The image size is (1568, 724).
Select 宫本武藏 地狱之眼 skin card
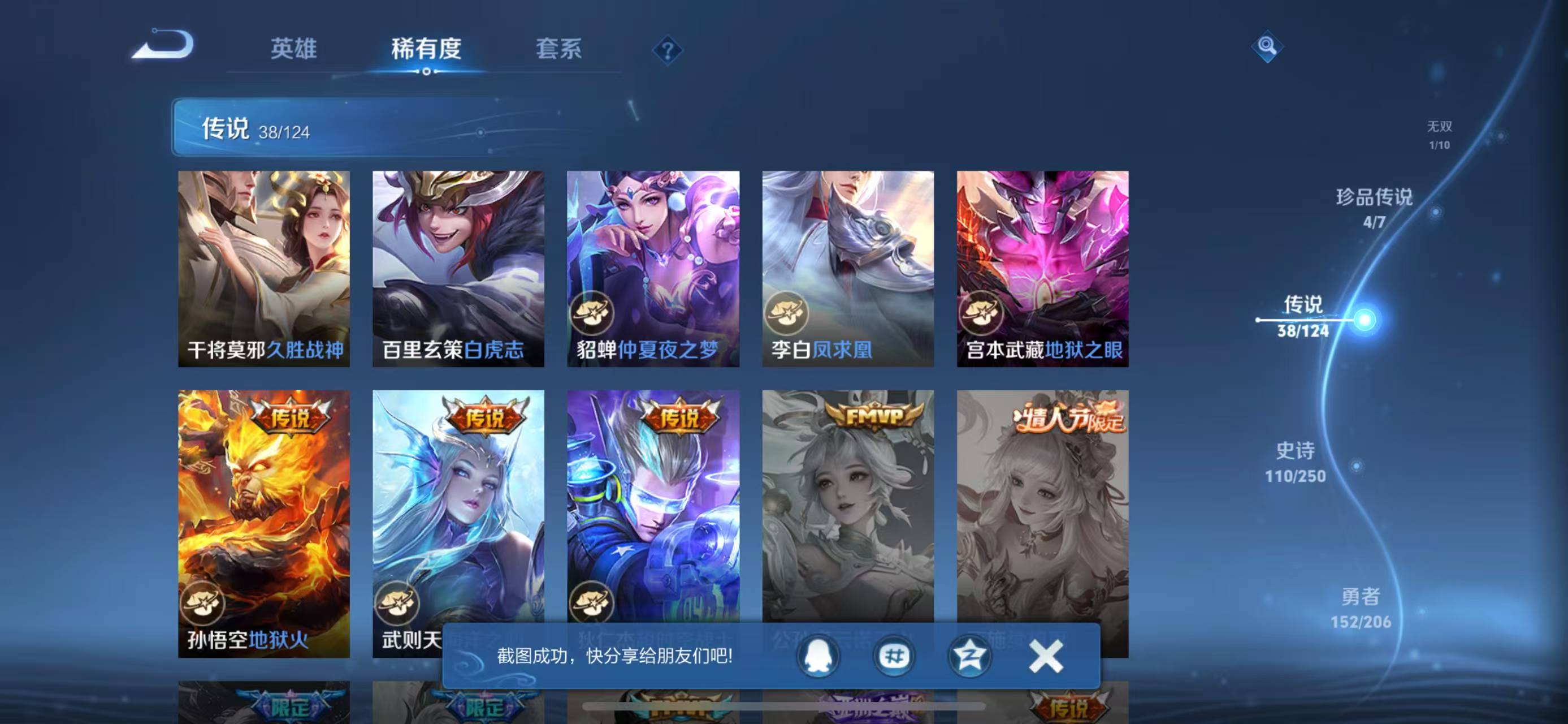tap(1043, 269)
